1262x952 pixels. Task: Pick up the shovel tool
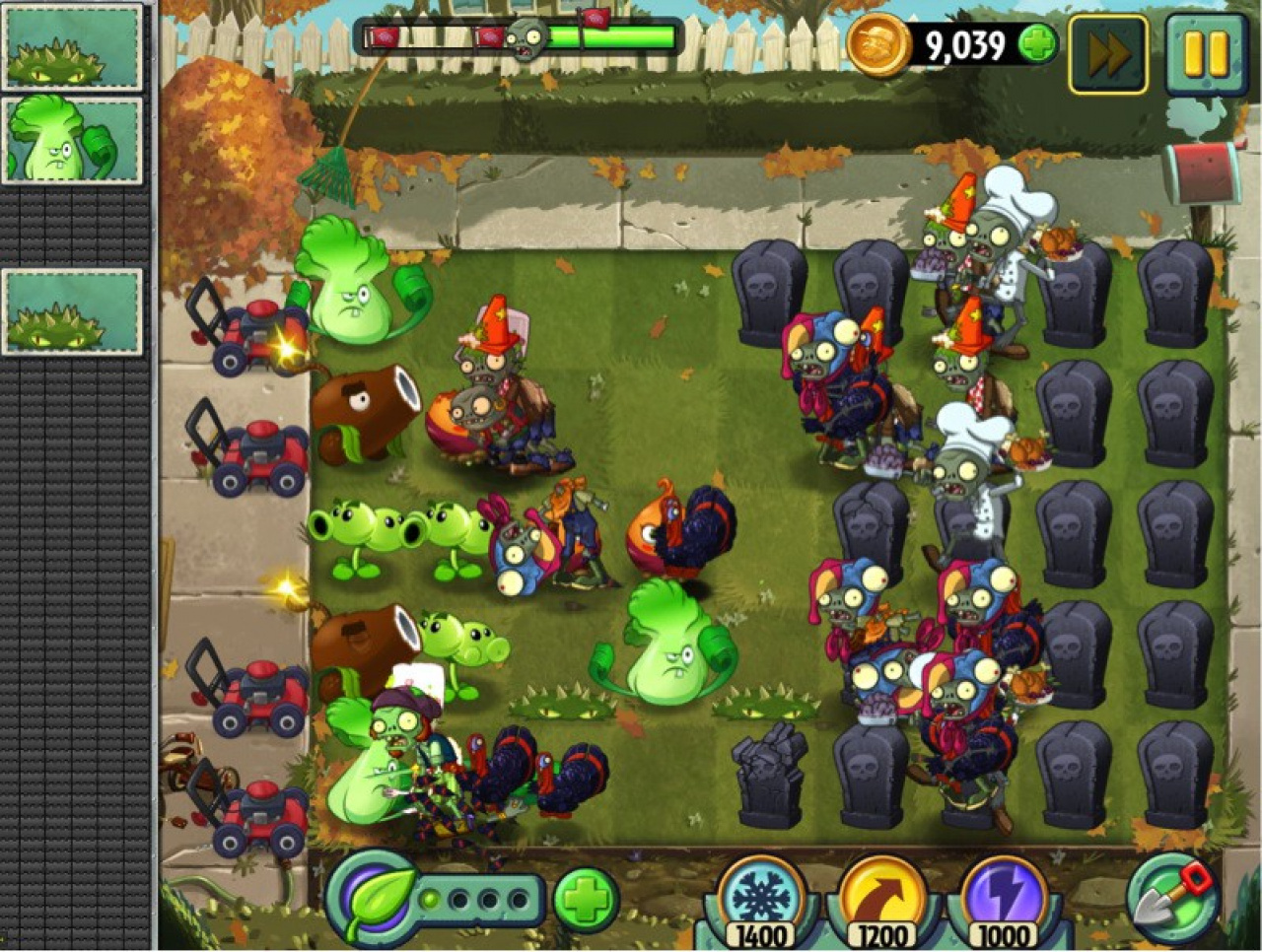click(1173, 896)
